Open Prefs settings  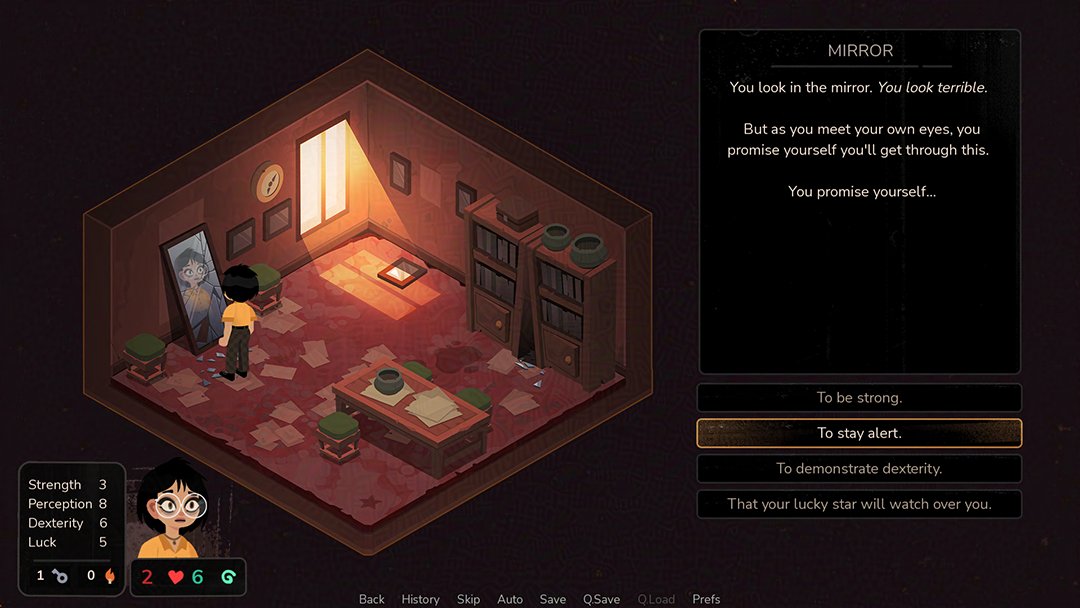(x=706, y=599)
